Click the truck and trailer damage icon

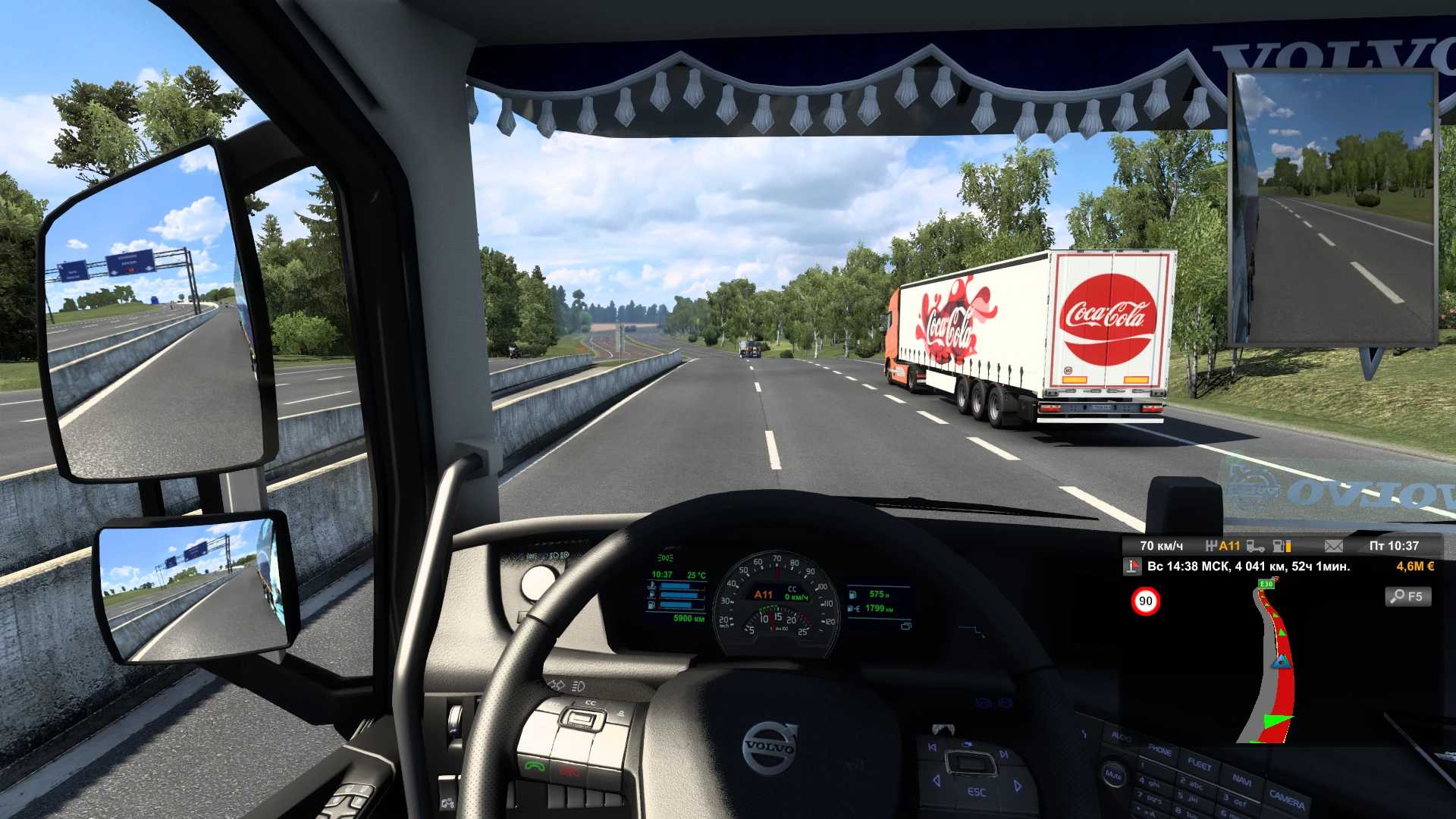click(1256, 546)
